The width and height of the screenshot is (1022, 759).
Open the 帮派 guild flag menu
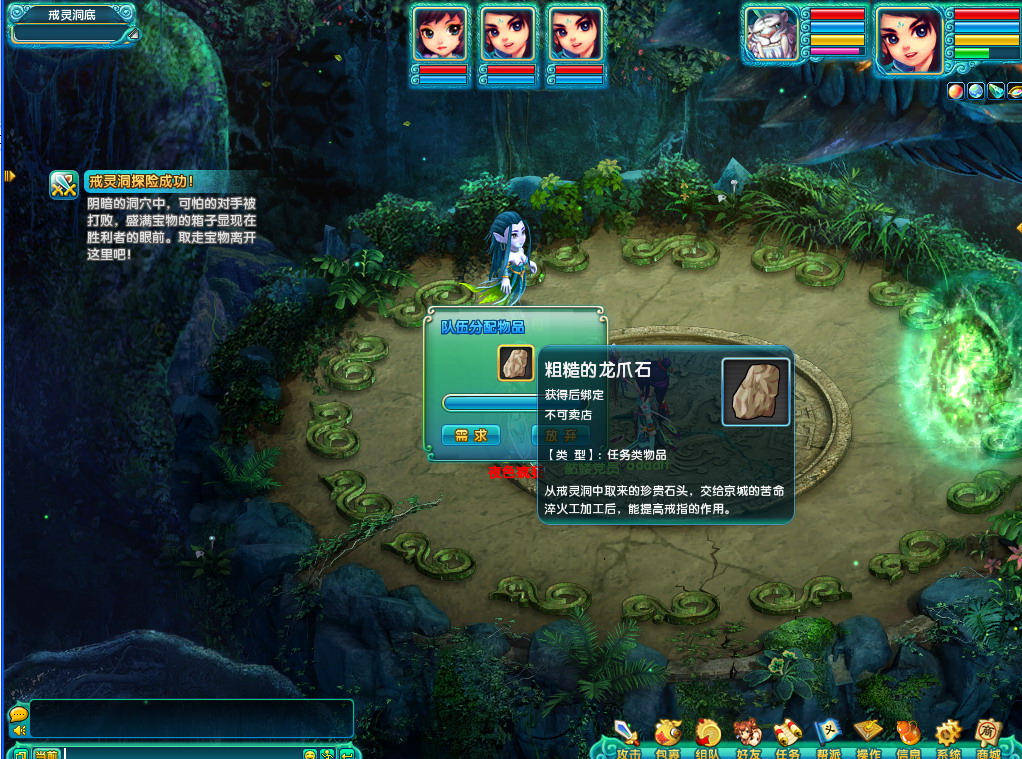[828, 735]
